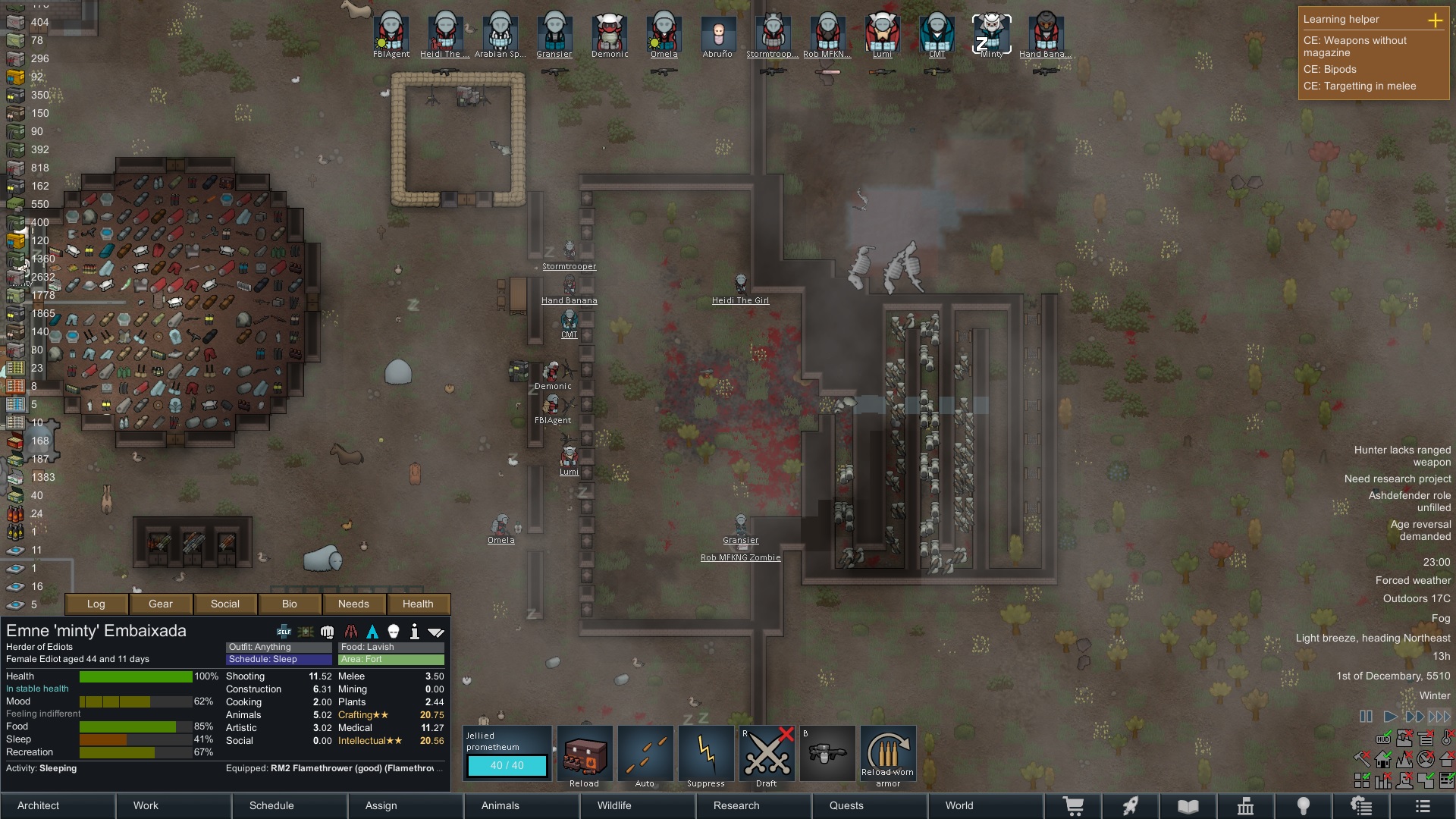Open the Hunter lacks ranged weapon alert
1456x819 pixels.
(x=1402, y=456)
